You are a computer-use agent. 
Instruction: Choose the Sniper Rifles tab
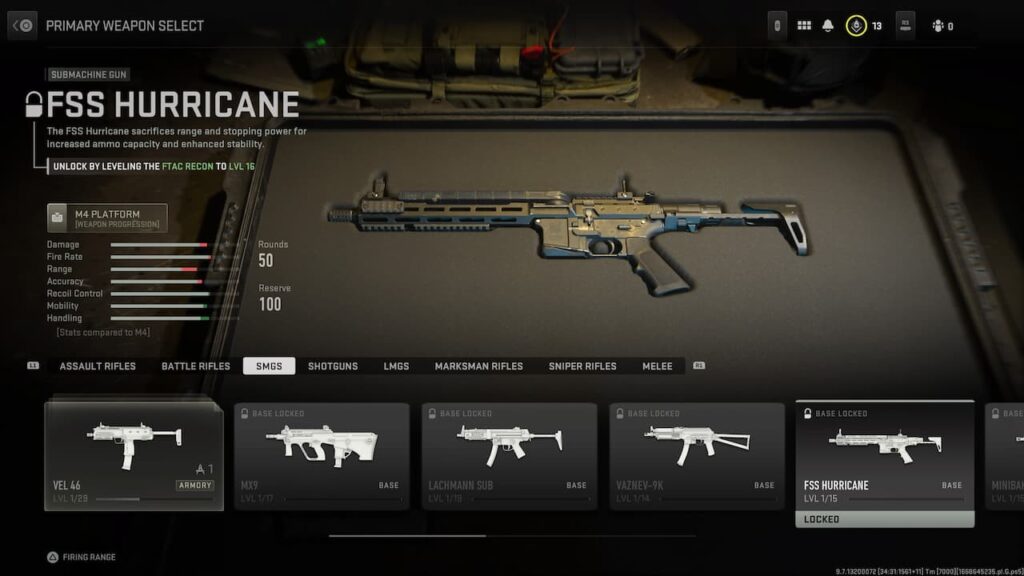coord(582,366)
